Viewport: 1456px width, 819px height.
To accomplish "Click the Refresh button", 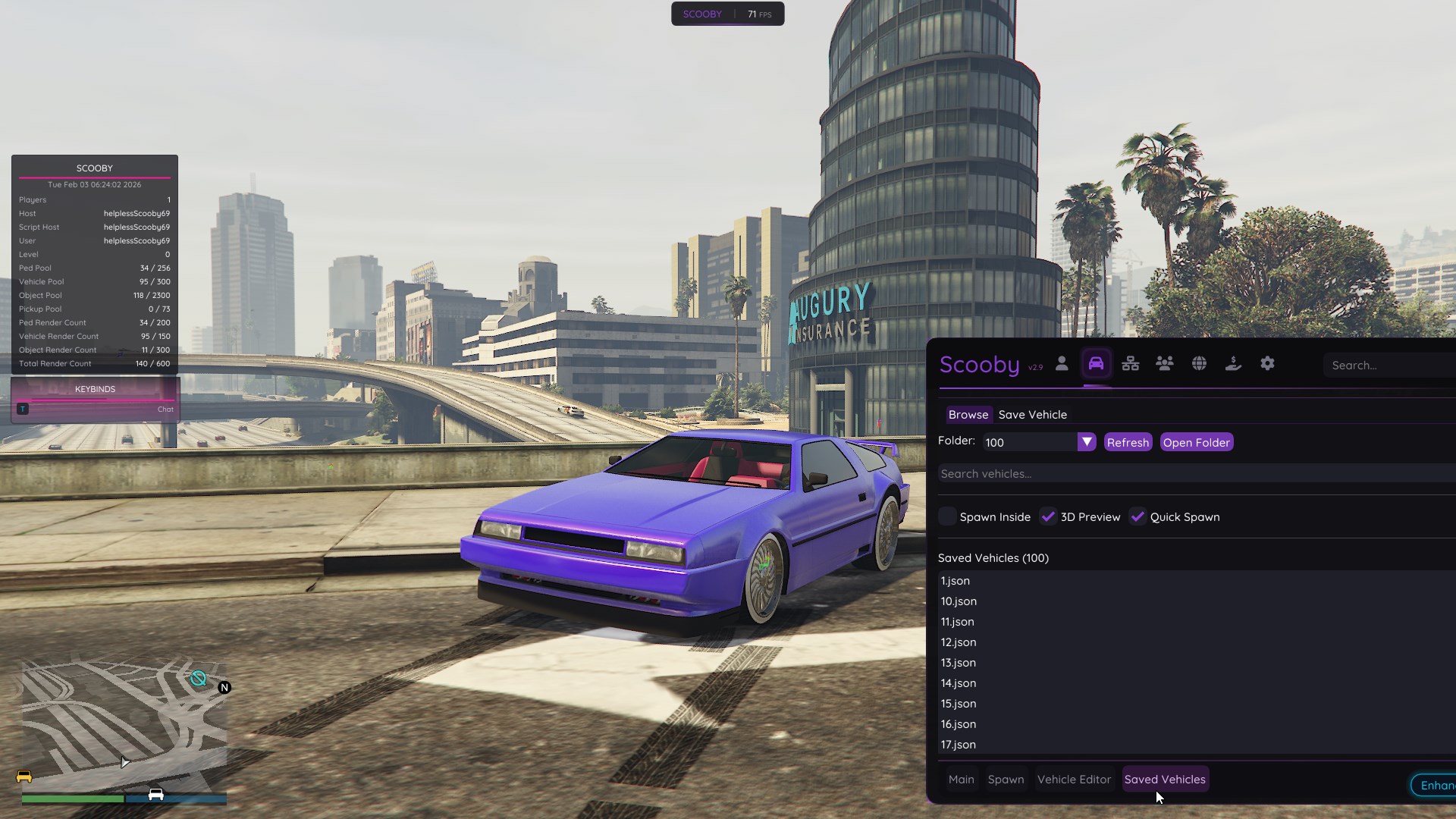I will pos(1128,441).
